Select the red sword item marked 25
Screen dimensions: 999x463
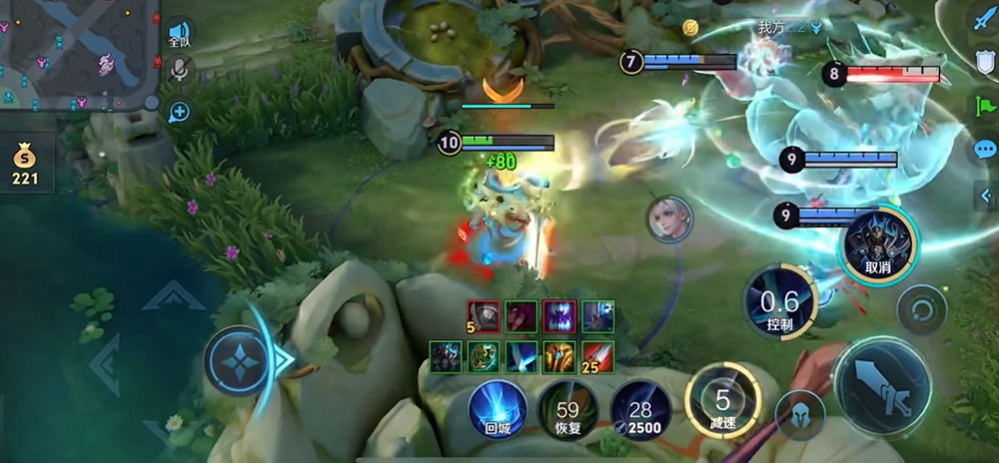pyautogui.click(x=597, y=356)
